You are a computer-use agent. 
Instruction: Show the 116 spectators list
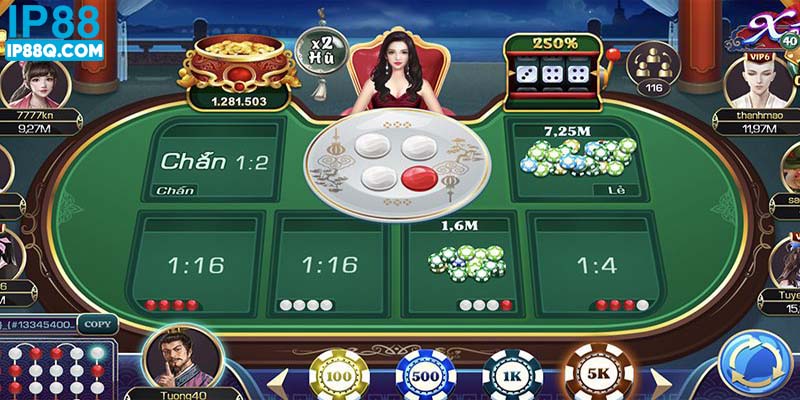(x=653, y=68)
